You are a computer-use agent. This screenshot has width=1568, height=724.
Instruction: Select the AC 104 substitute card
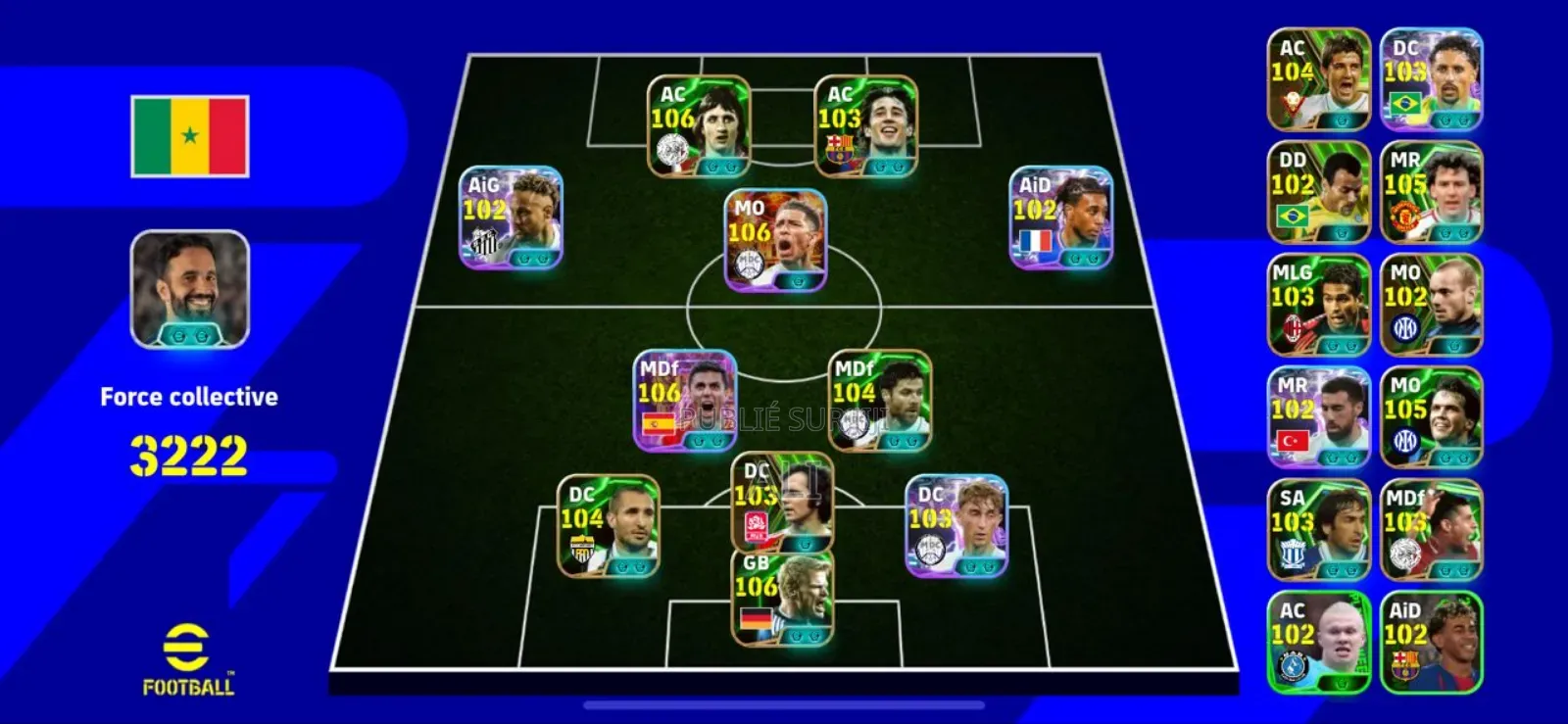tap(1318, 79)
